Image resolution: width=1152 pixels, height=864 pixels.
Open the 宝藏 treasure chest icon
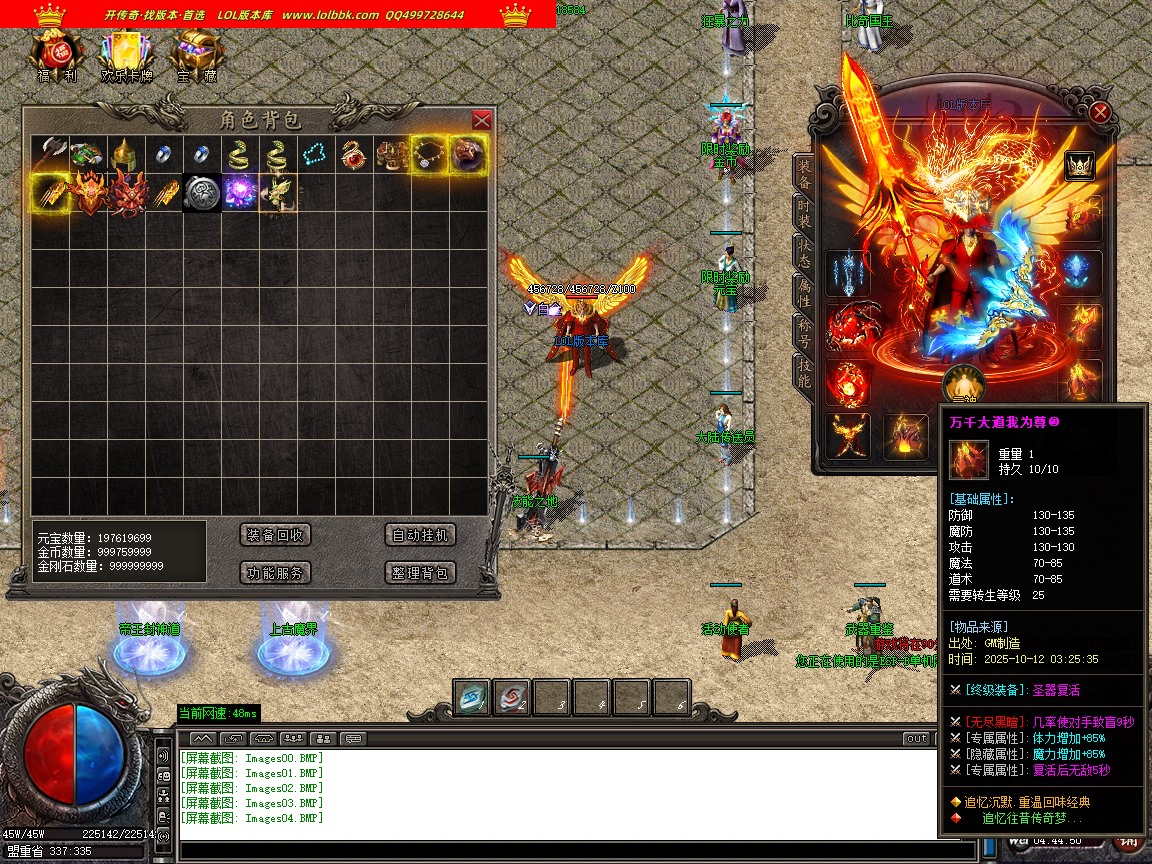196,52
